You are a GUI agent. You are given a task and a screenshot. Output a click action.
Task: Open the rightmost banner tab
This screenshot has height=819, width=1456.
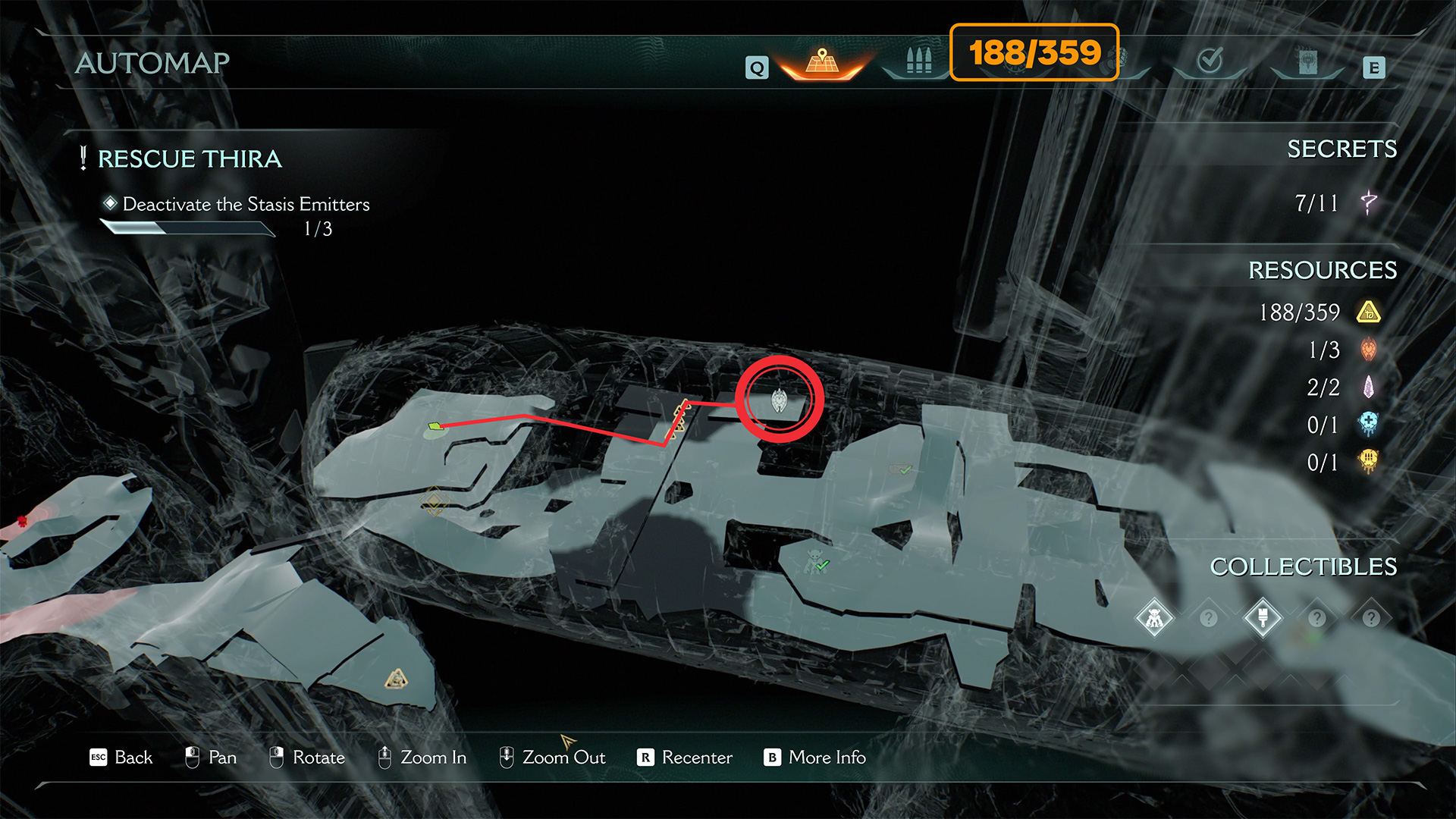[1307, 62]
